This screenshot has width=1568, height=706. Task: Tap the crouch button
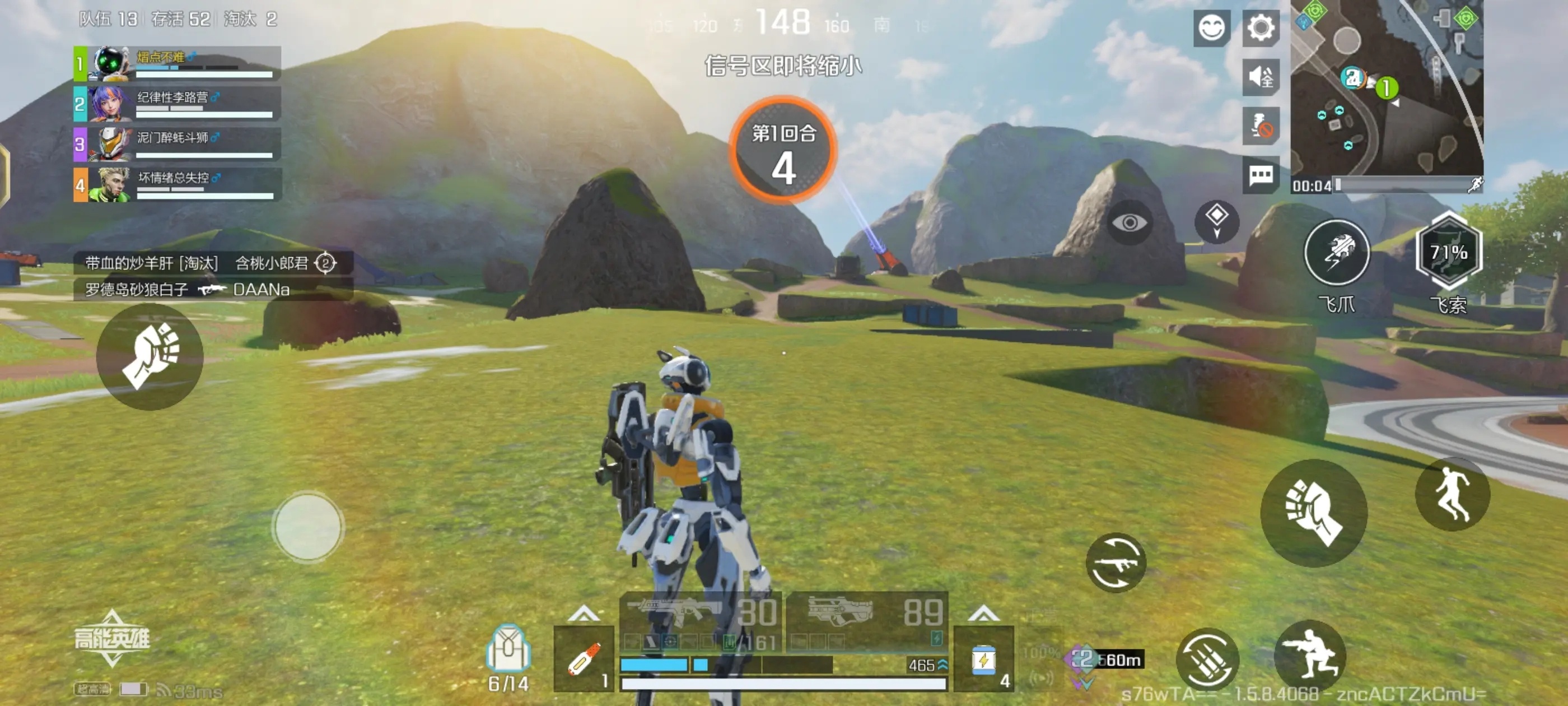pyautogui.click(x=1309, y=657)
